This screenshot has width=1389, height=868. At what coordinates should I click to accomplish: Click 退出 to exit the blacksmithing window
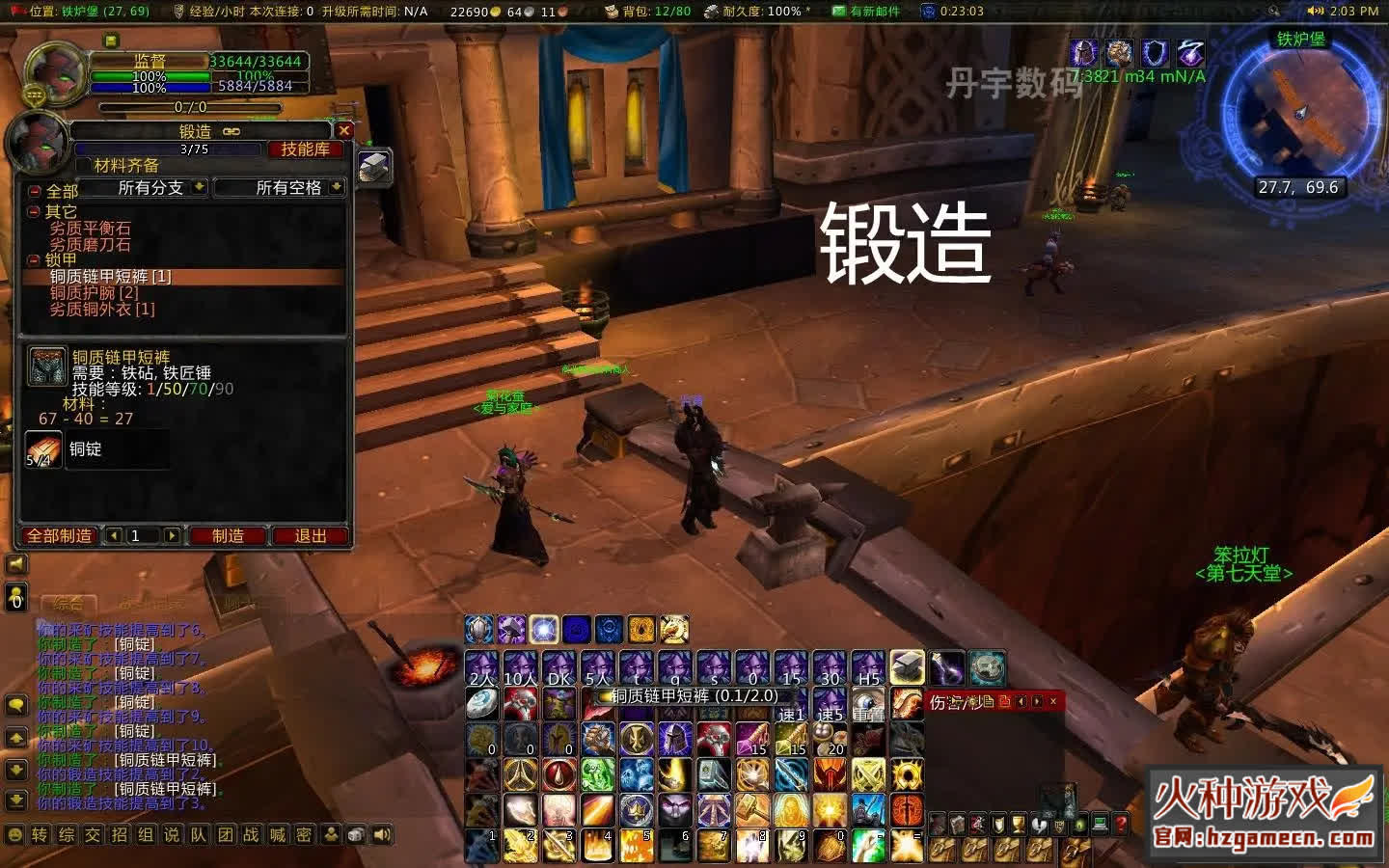[x=311, y=536]
